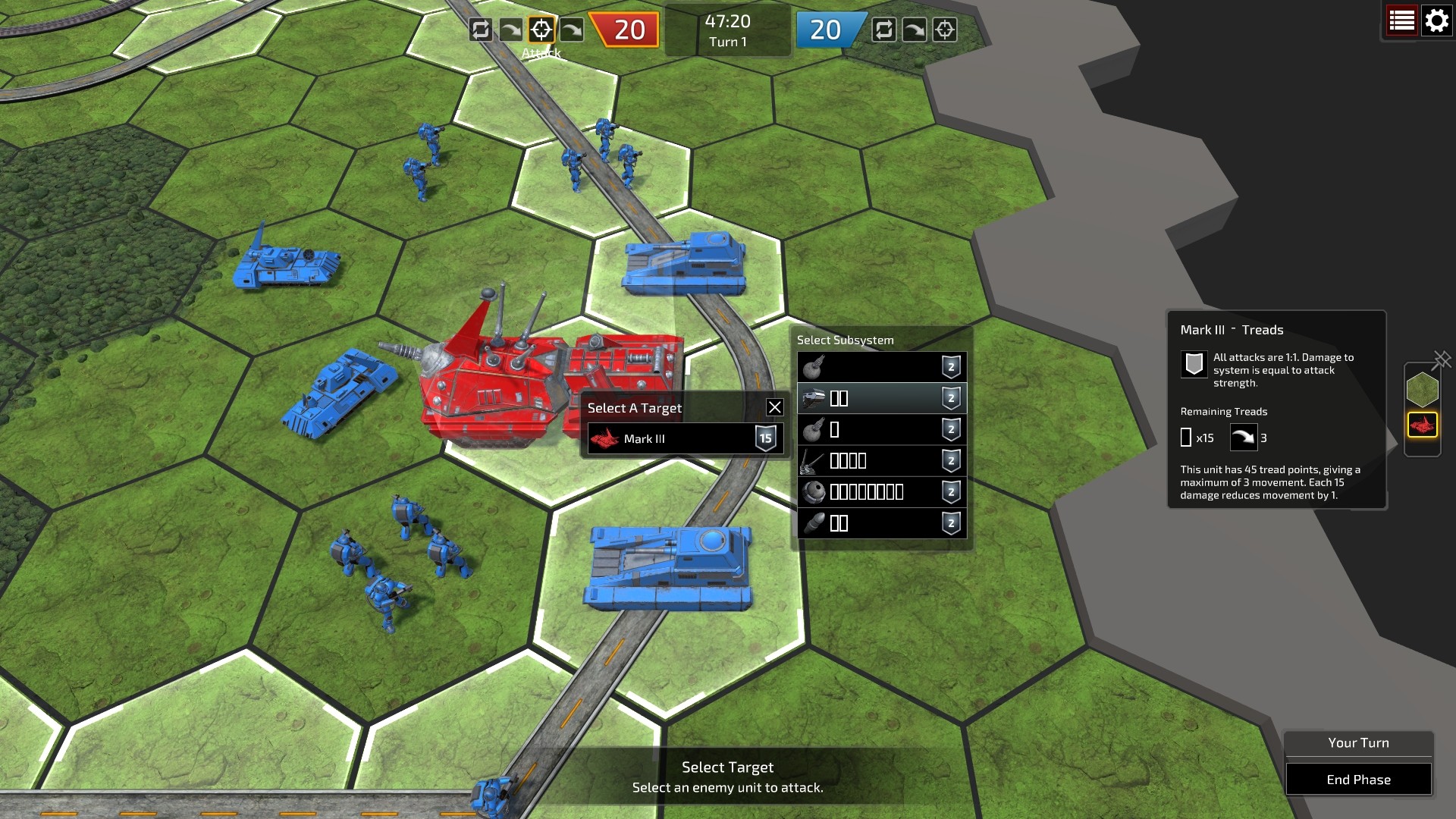Select the missile subsystem row
The height and width of the screenshot is (819, 1456).
(x=881, y=523)
